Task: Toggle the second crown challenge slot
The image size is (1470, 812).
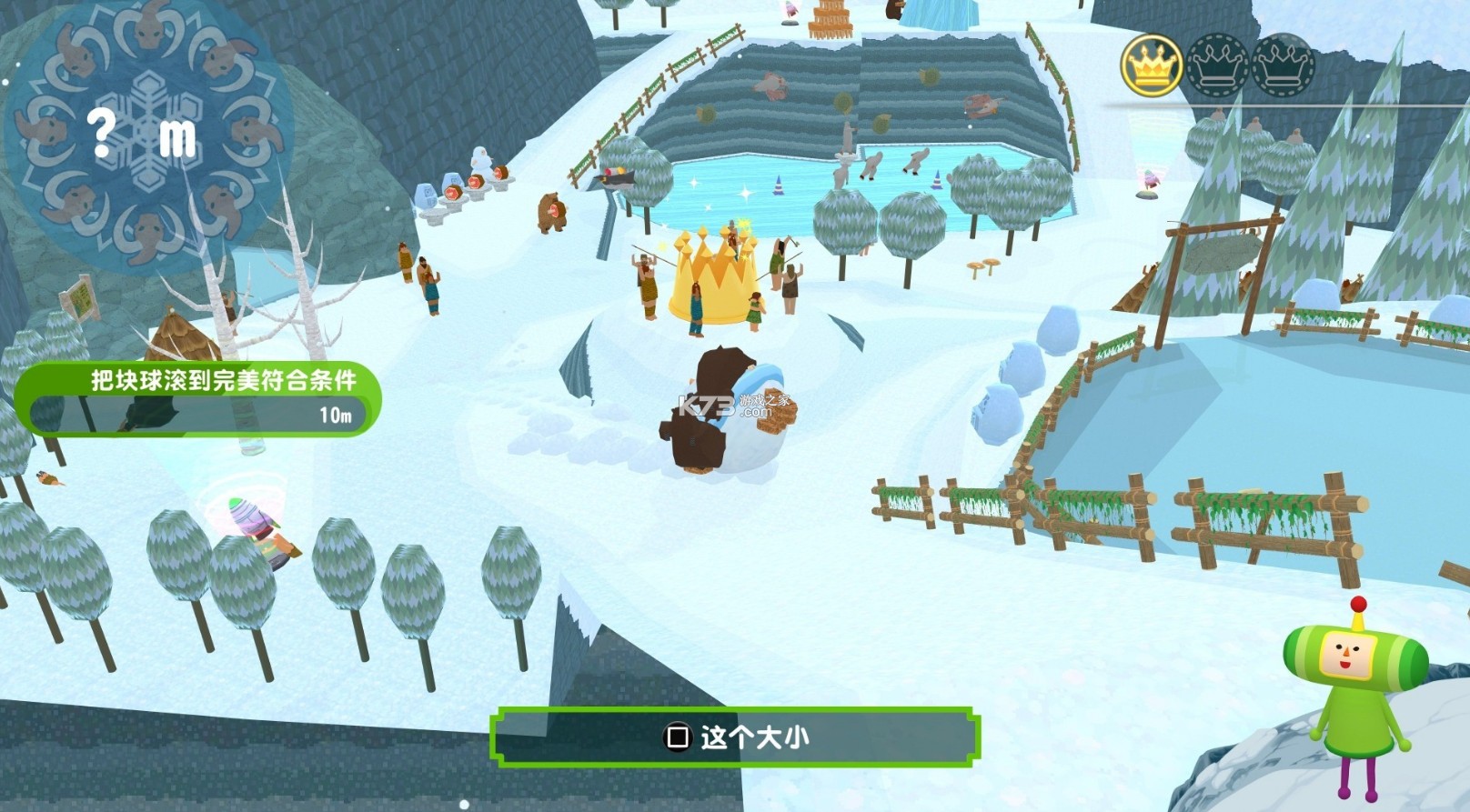Action: [x=1218, y=64]
